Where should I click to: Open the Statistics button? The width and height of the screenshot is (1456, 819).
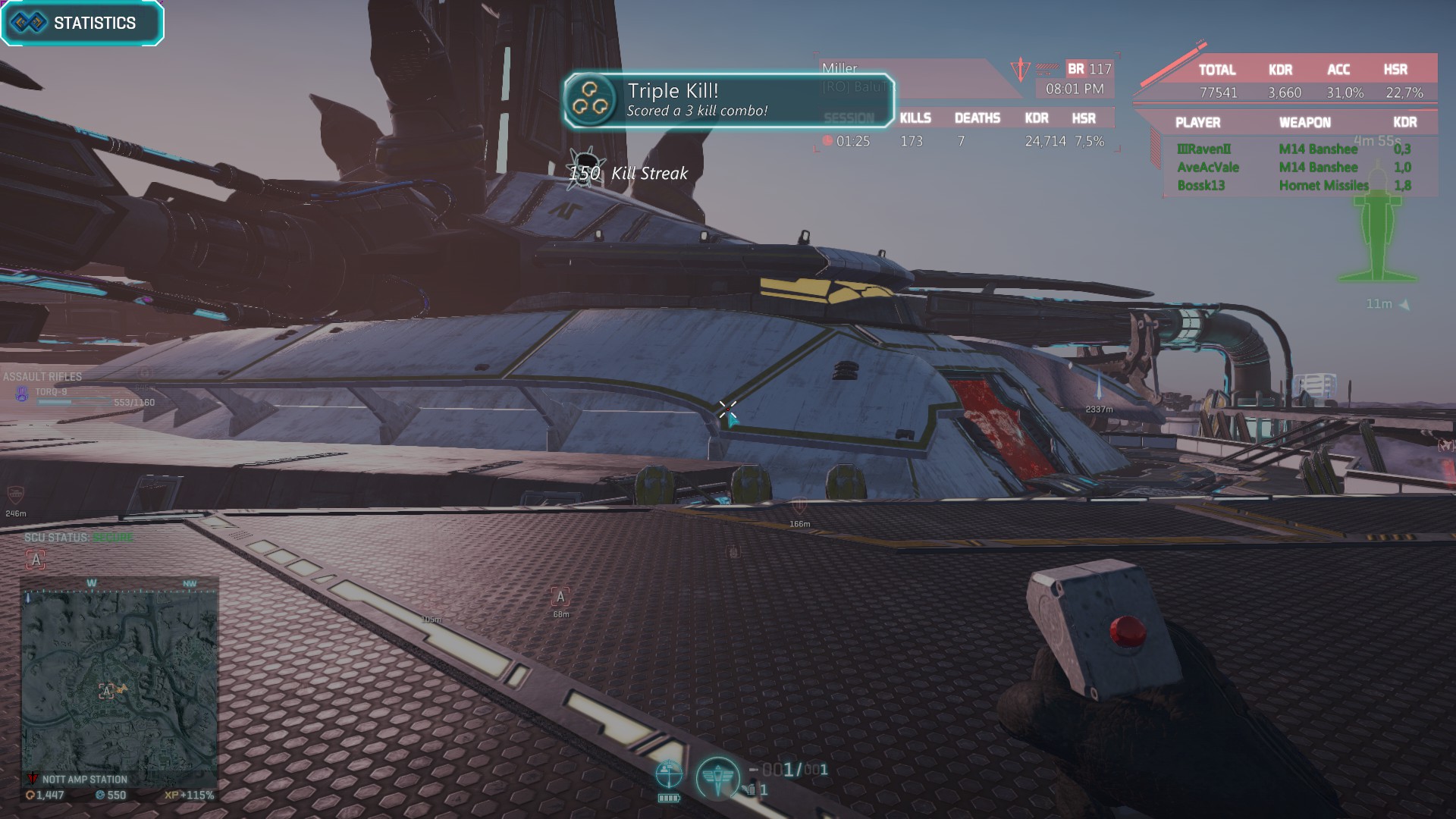(82, 24)
